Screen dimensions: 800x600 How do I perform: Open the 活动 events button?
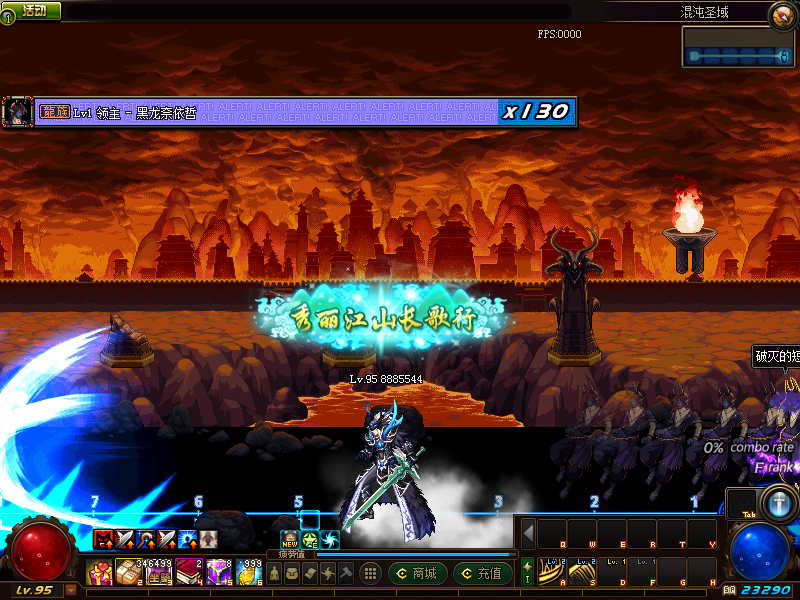[33, 10]
